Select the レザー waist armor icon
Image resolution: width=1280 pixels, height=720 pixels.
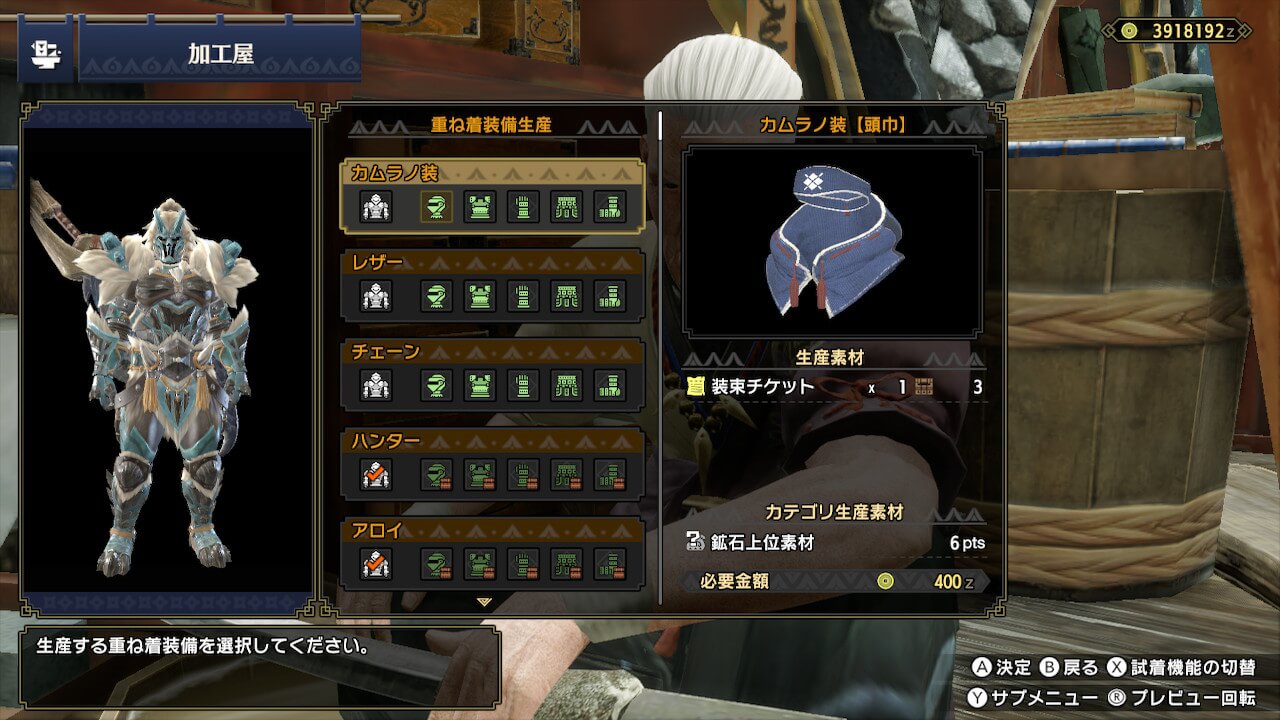(567, 296)
